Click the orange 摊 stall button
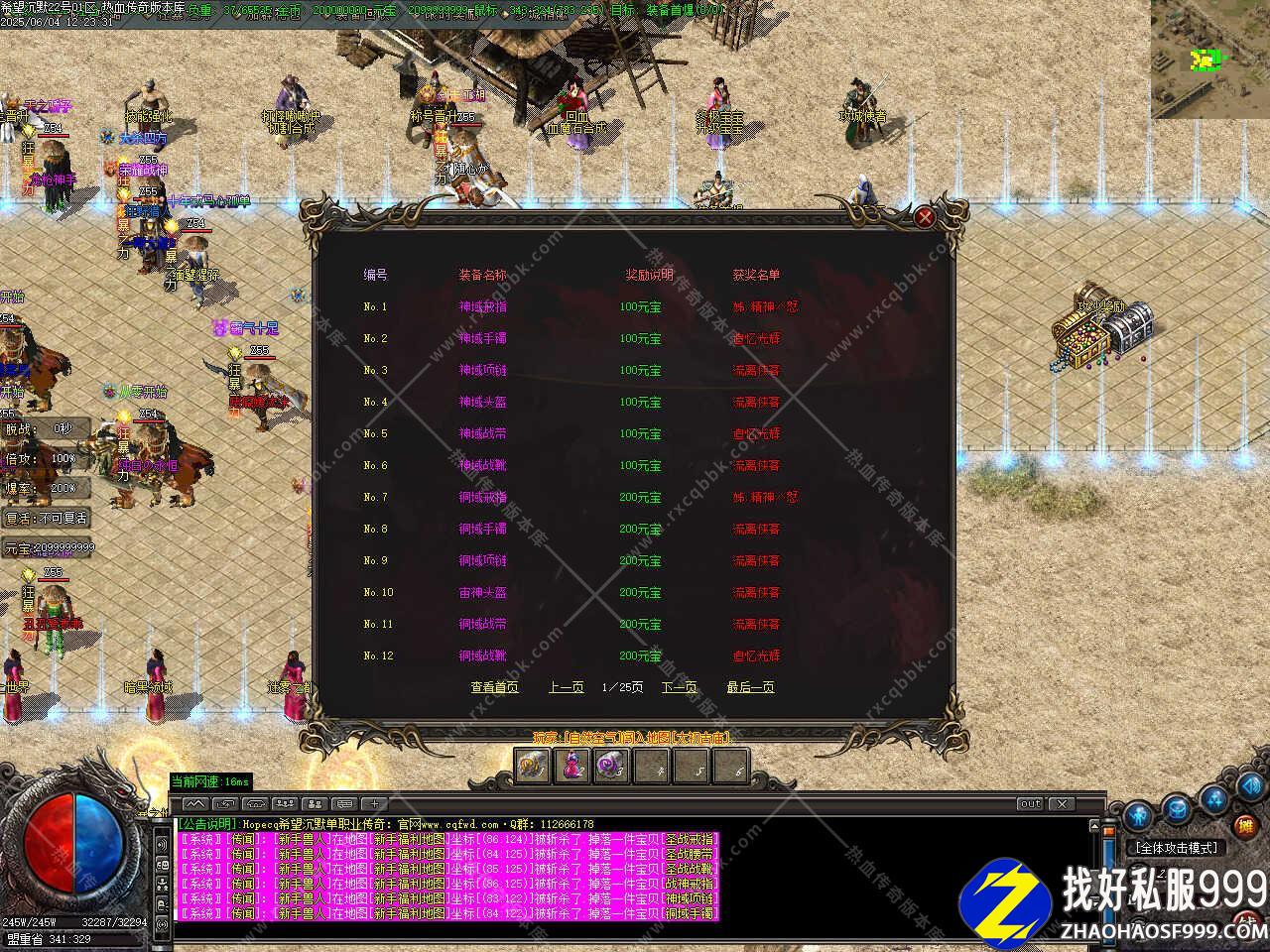 (1245, 825)
